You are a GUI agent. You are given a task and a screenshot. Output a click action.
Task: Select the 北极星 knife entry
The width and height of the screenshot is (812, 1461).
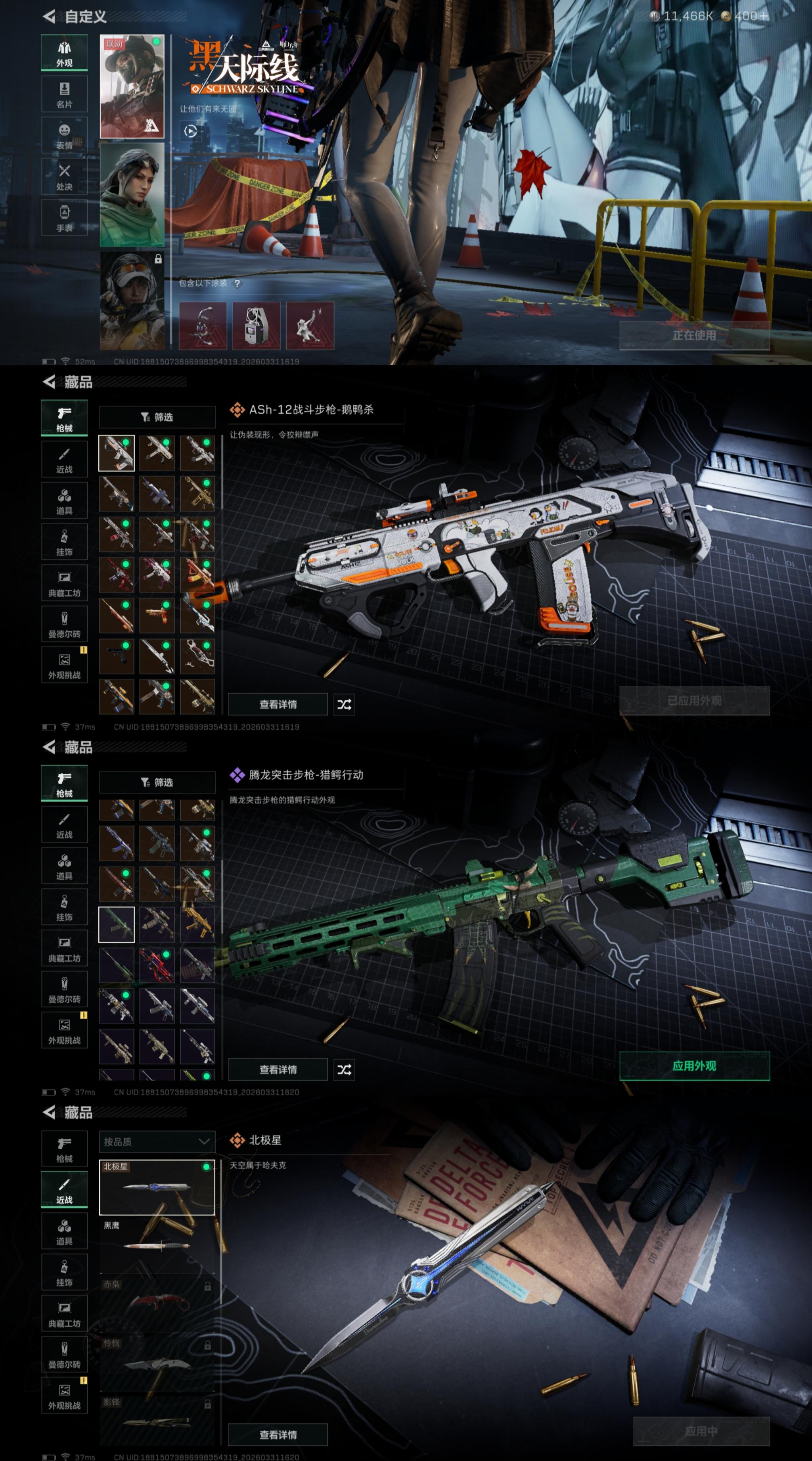pos(157,1187)
